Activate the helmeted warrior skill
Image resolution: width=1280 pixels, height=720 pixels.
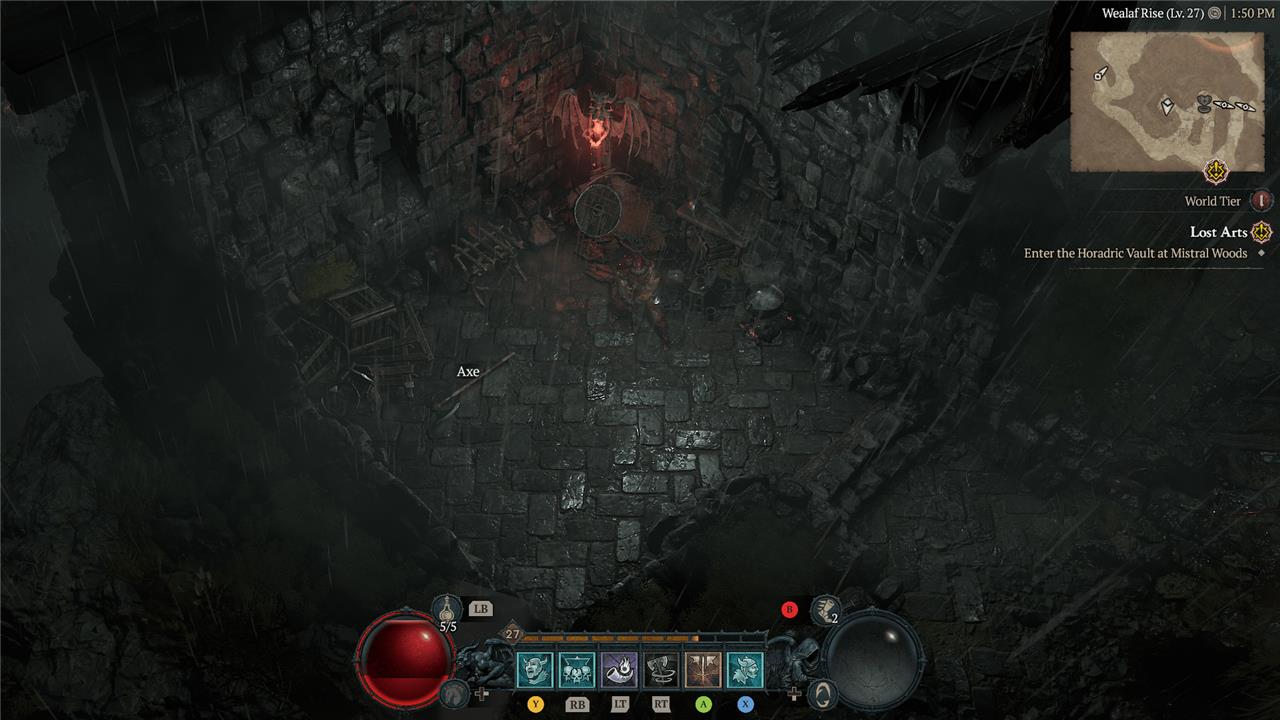(745, 670)
